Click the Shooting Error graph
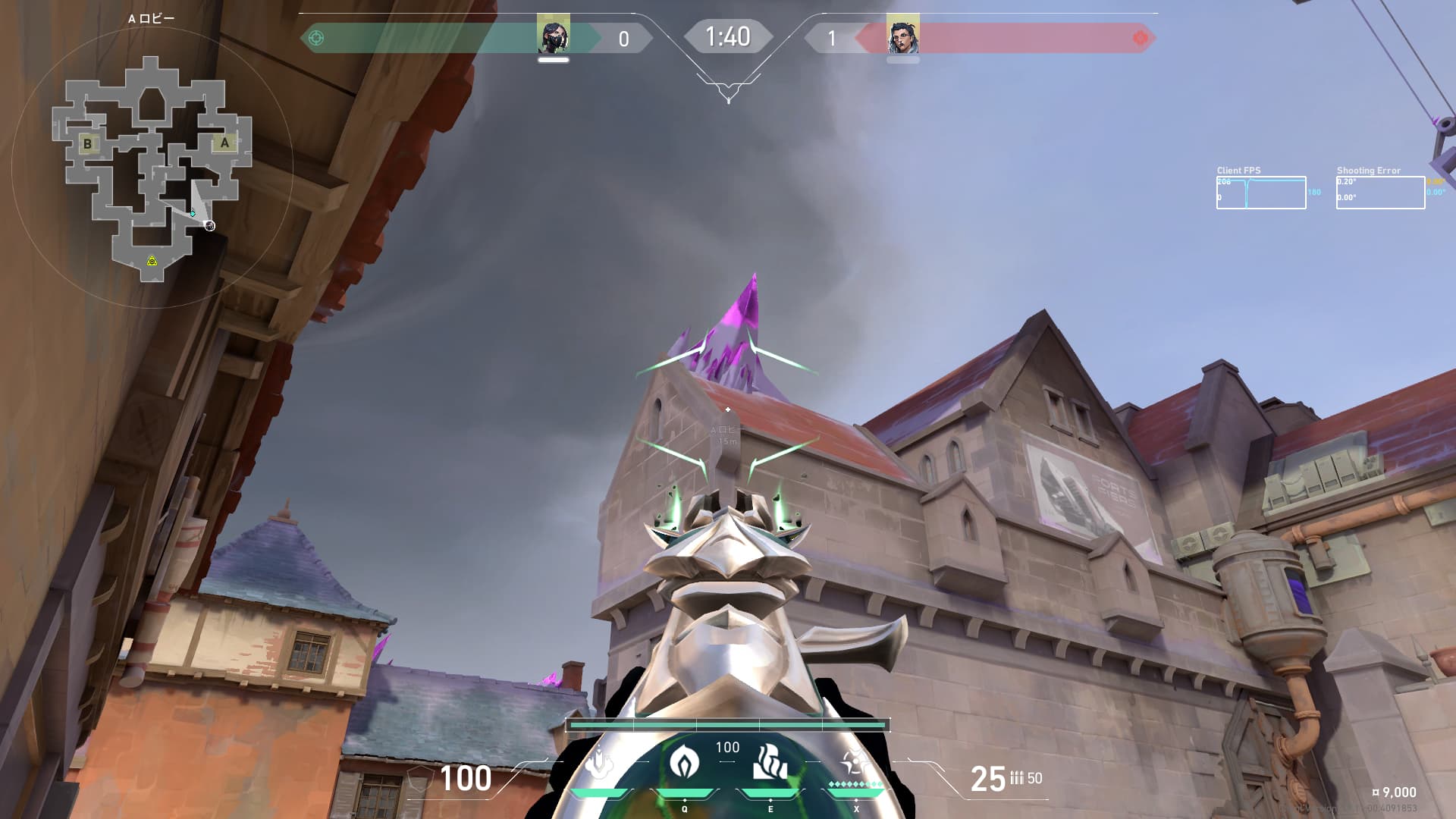Screen dimensions: 1456x819 [x=1380, y=193]
